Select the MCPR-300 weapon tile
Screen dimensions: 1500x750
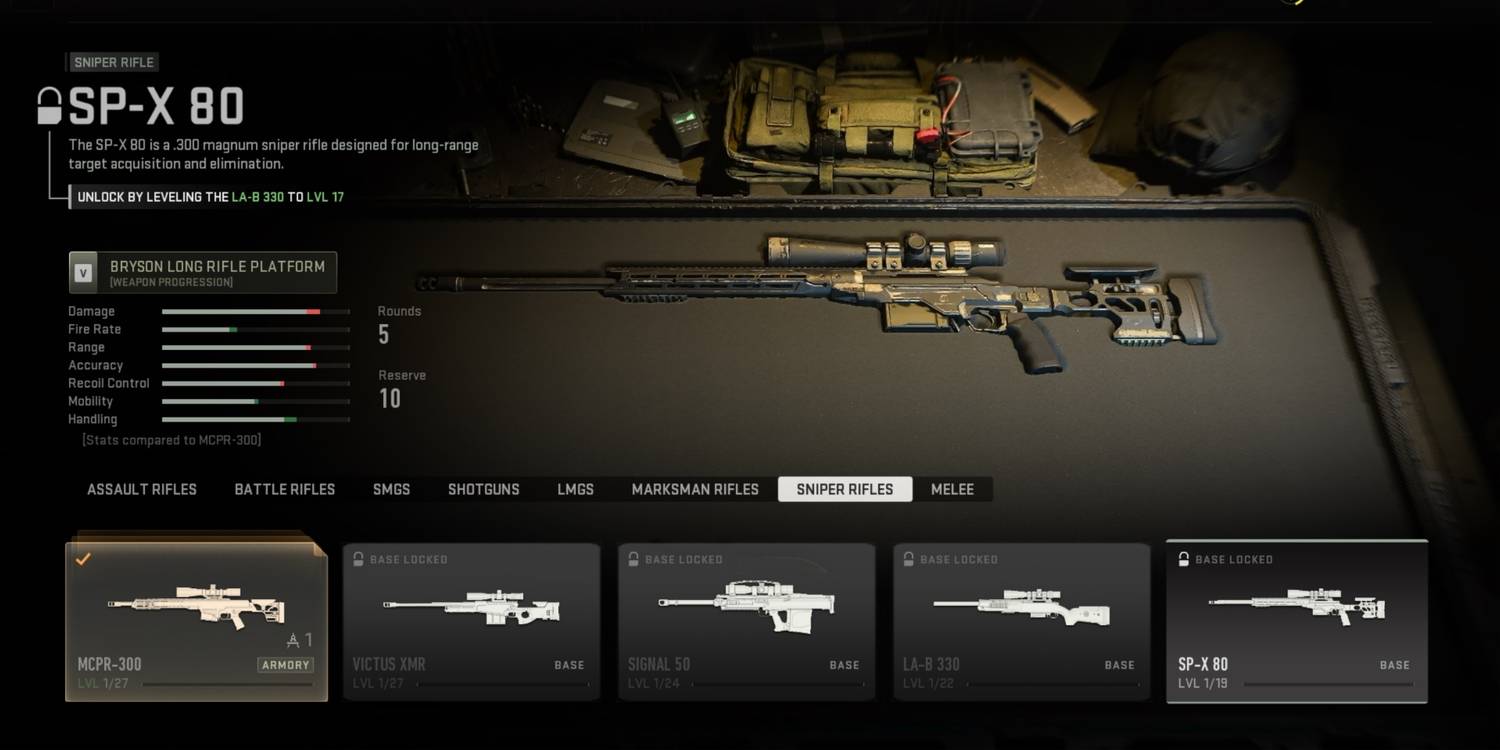pyautogui.click(x=196, y=622)
